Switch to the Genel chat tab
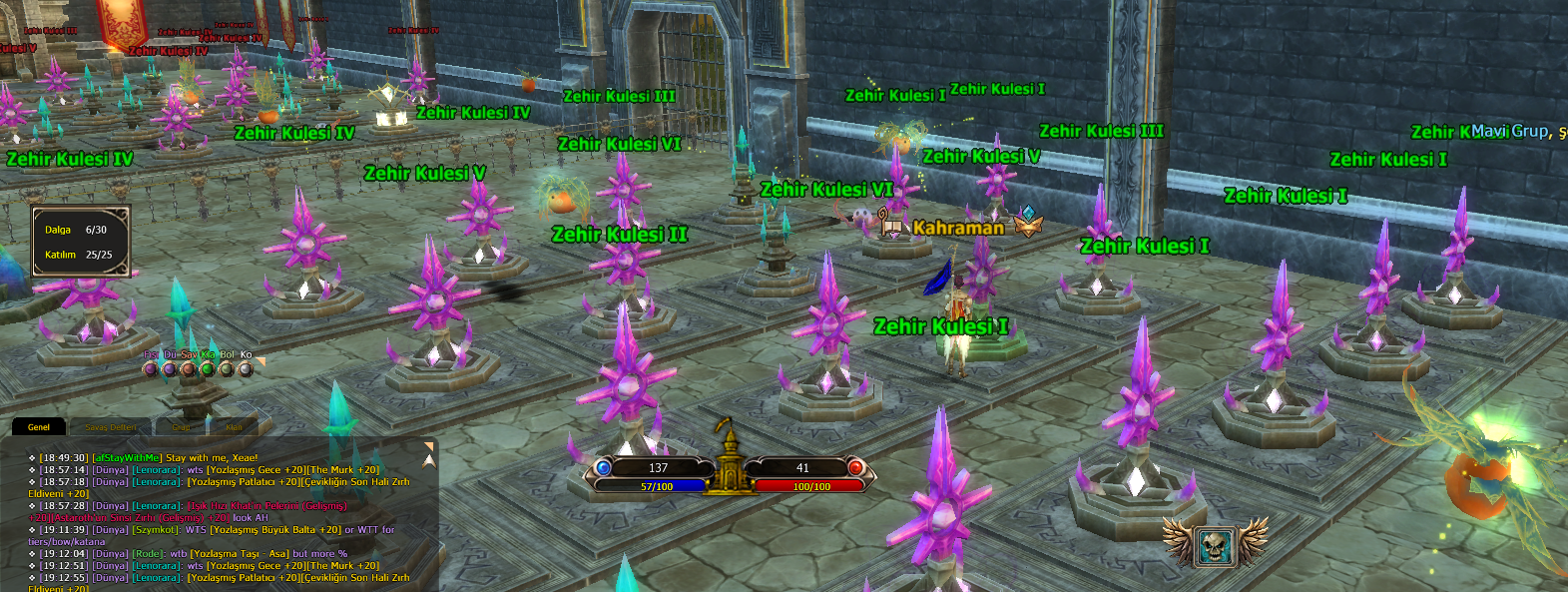 [x=39, y=427]
